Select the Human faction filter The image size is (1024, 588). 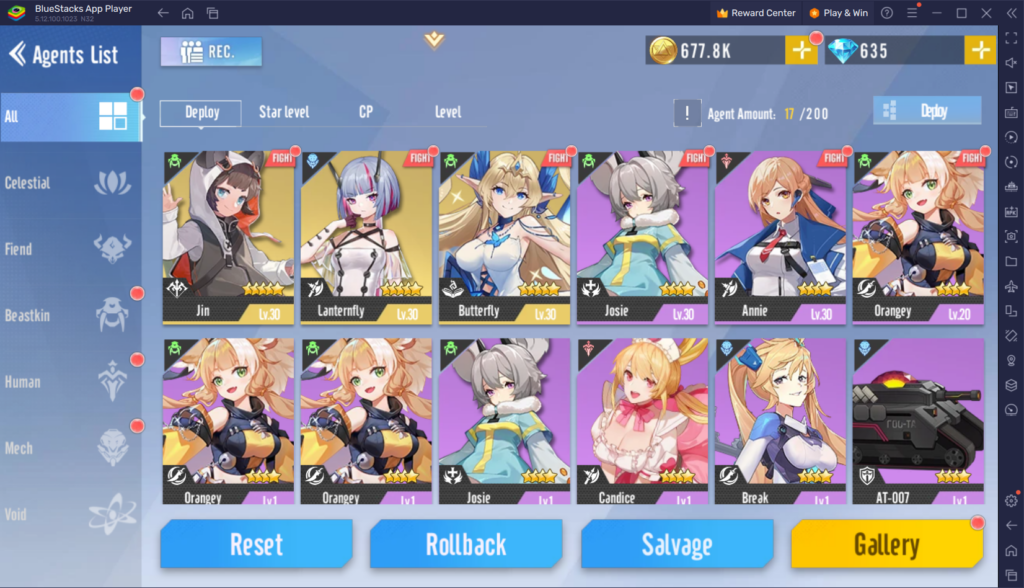click(70, 382)
